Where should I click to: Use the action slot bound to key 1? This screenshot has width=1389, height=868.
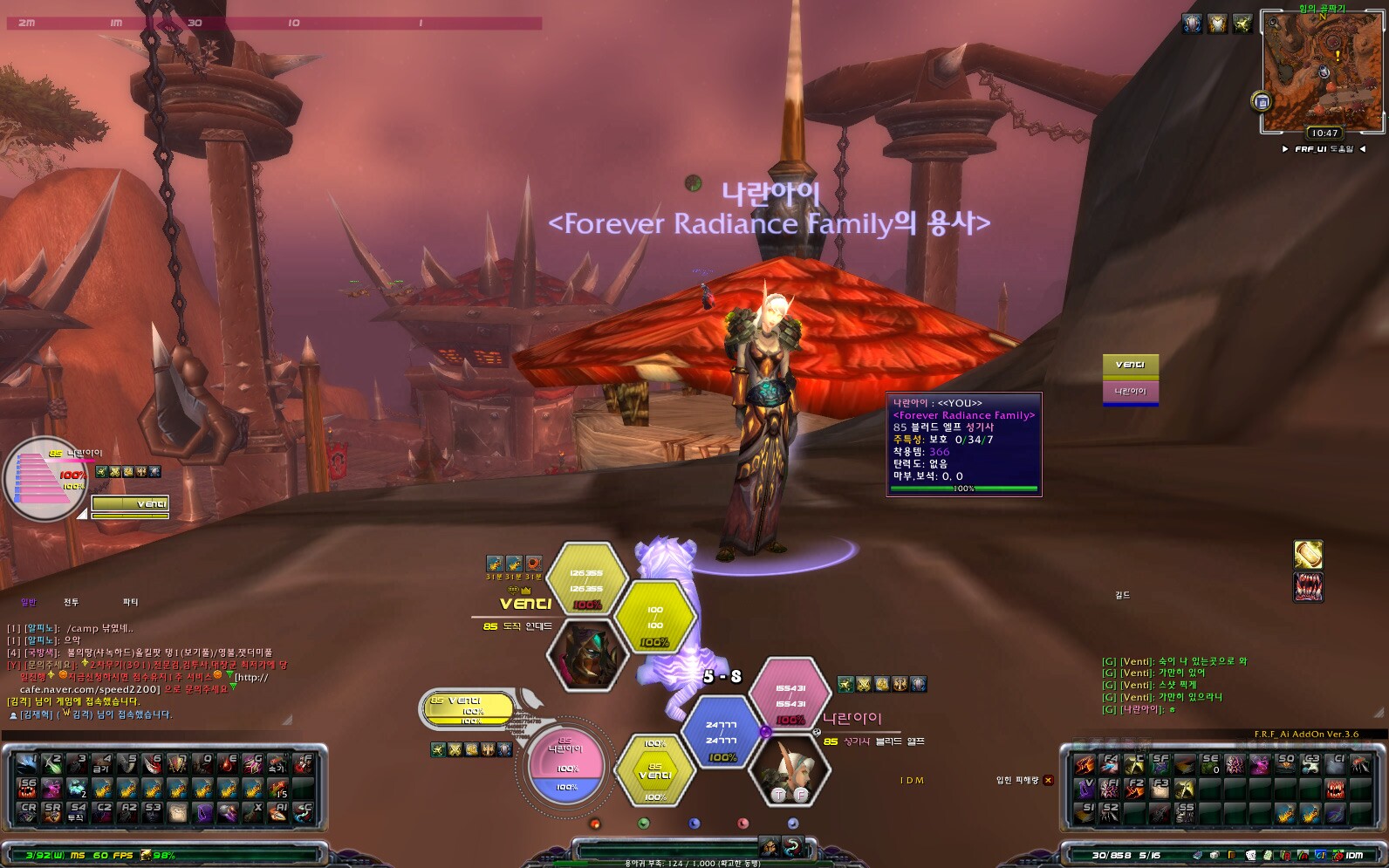pos(28,765)
